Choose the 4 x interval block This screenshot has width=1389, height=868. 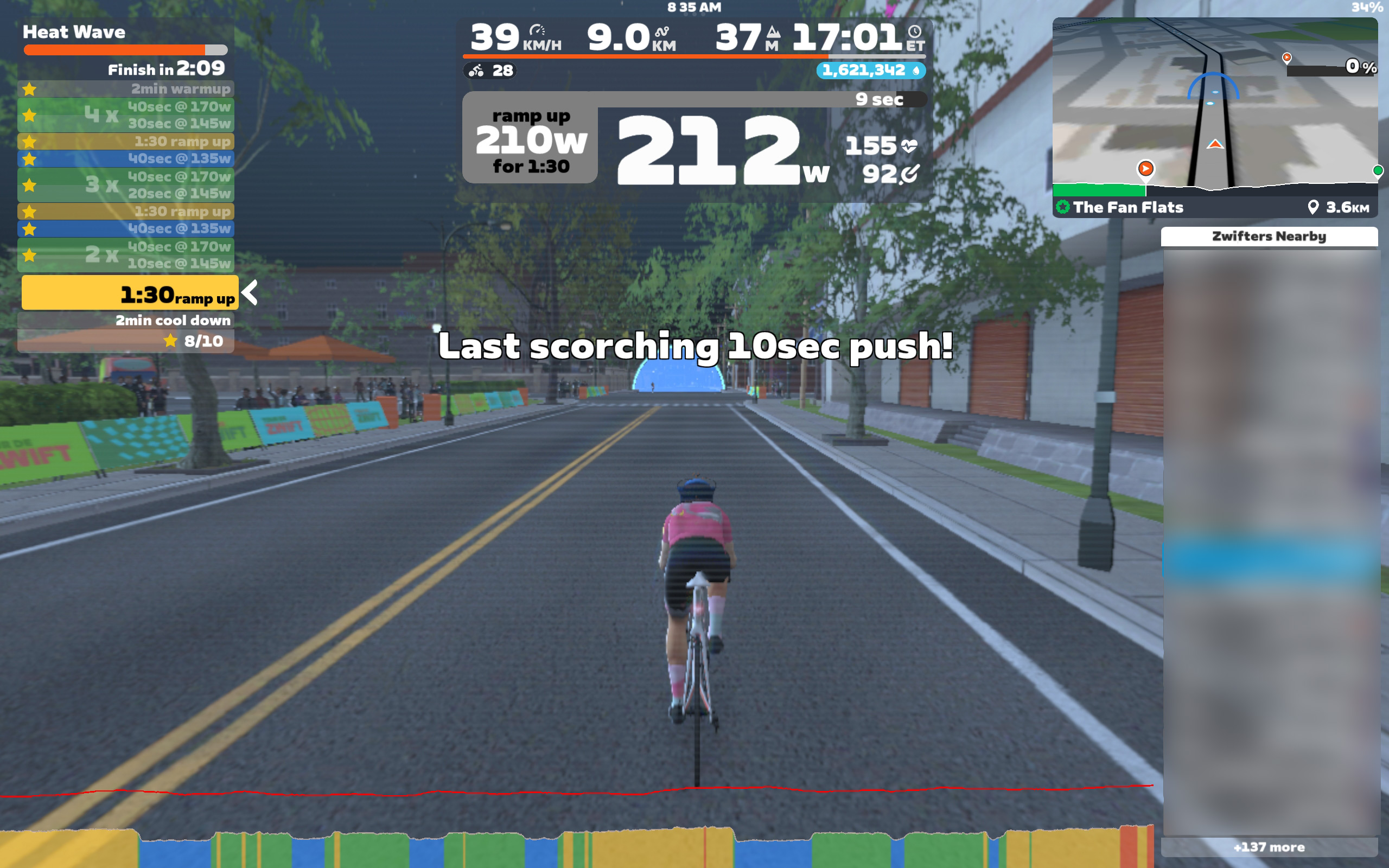126,115
